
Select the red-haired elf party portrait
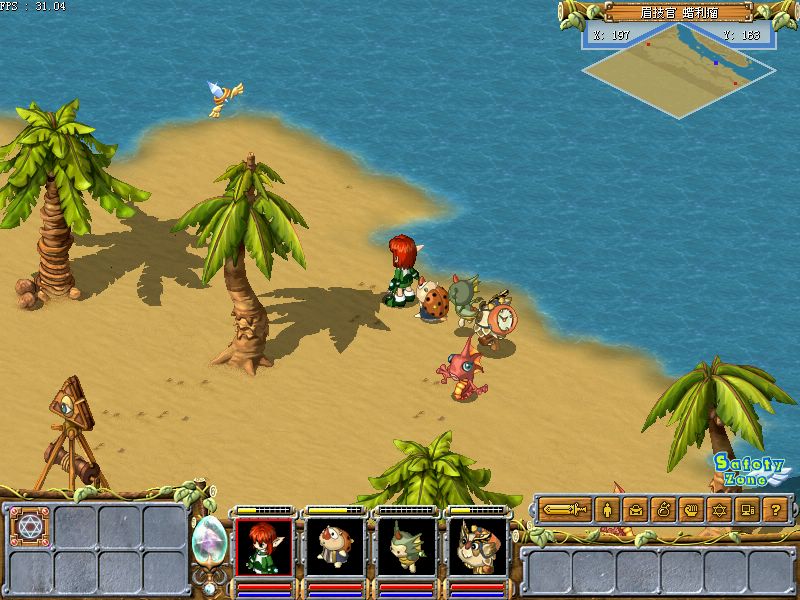[264, 547]
